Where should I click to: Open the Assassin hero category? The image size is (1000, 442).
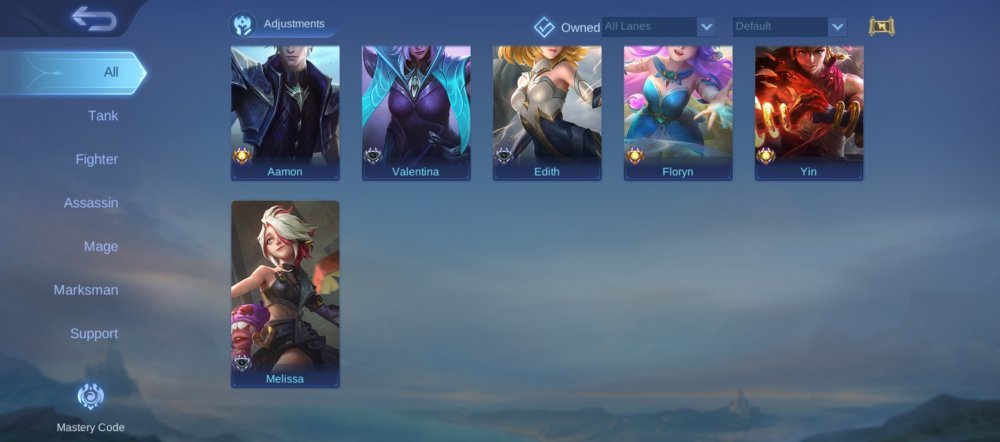(x=91, y=203)
